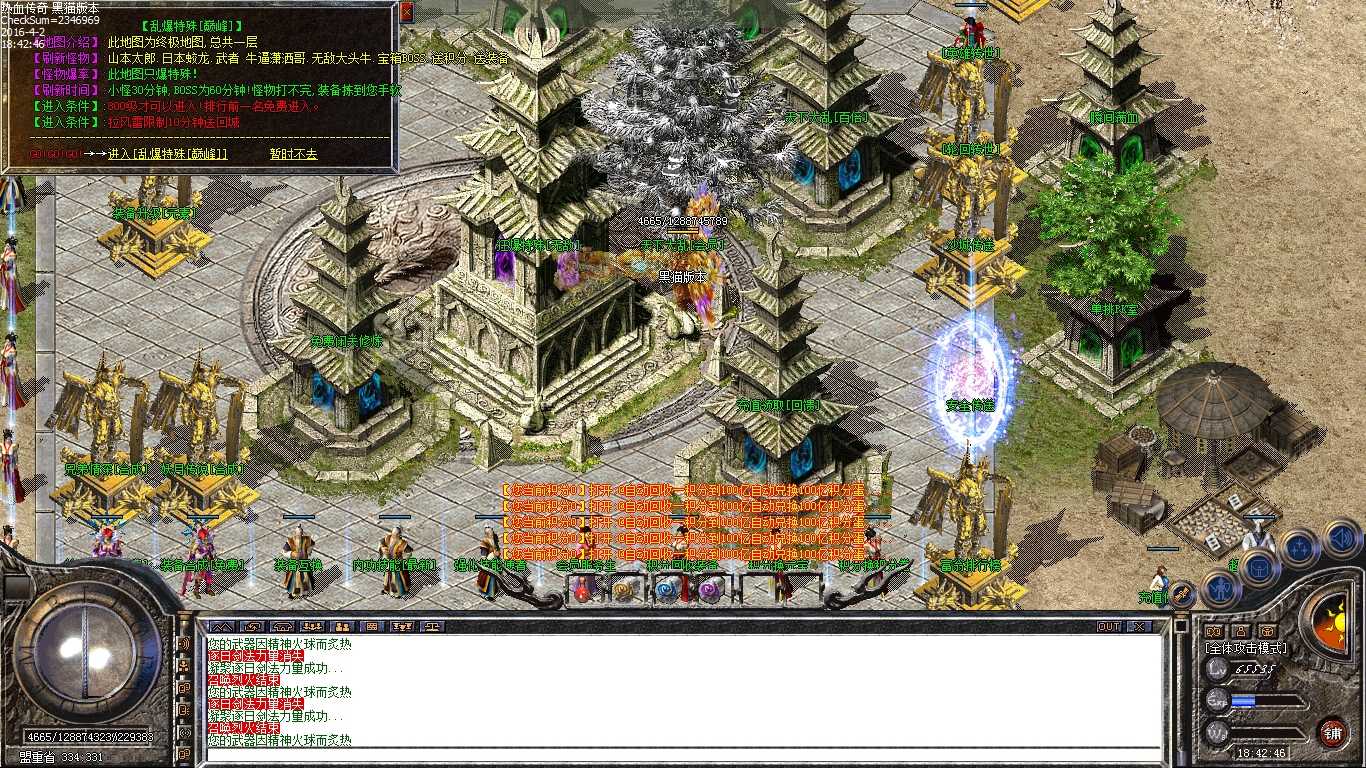The image size is (1366, 768).
Task: Open the shop with the 铺 round button
Action: (1333, 733)
